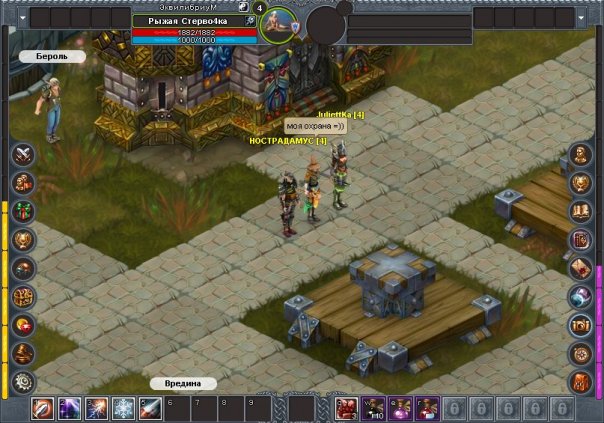This screenshot has height=423, width=604.
Task: Select the dark helmet icon
Action: pyautogui.click(x=23, y=268)
